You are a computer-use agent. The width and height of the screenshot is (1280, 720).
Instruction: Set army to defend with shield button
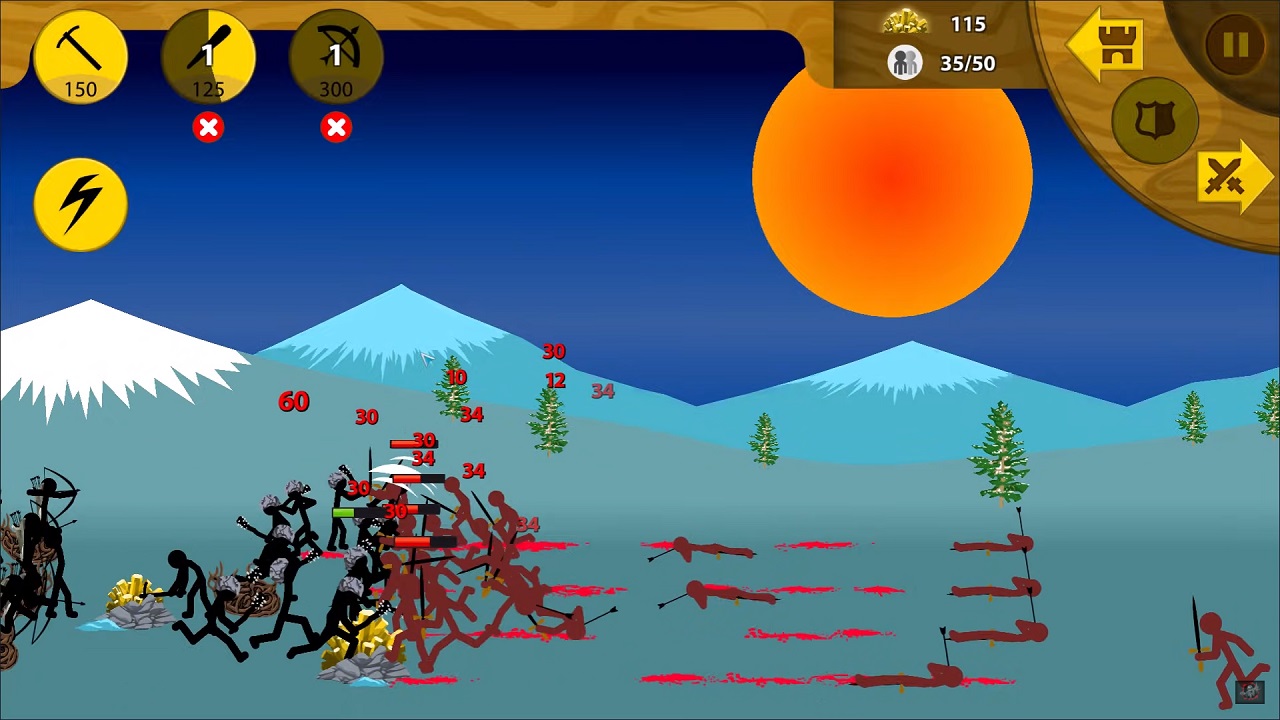pyautogui.click(x=1155, y=121)
